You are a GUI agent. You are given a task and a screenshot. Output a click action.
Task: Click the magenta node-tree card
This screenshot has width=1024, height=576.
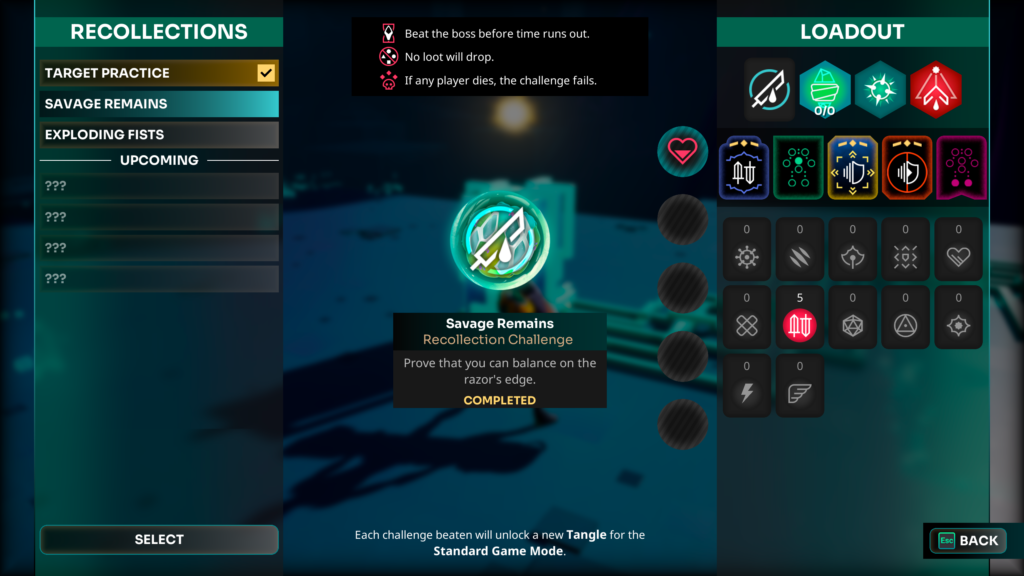click(961, 168)
